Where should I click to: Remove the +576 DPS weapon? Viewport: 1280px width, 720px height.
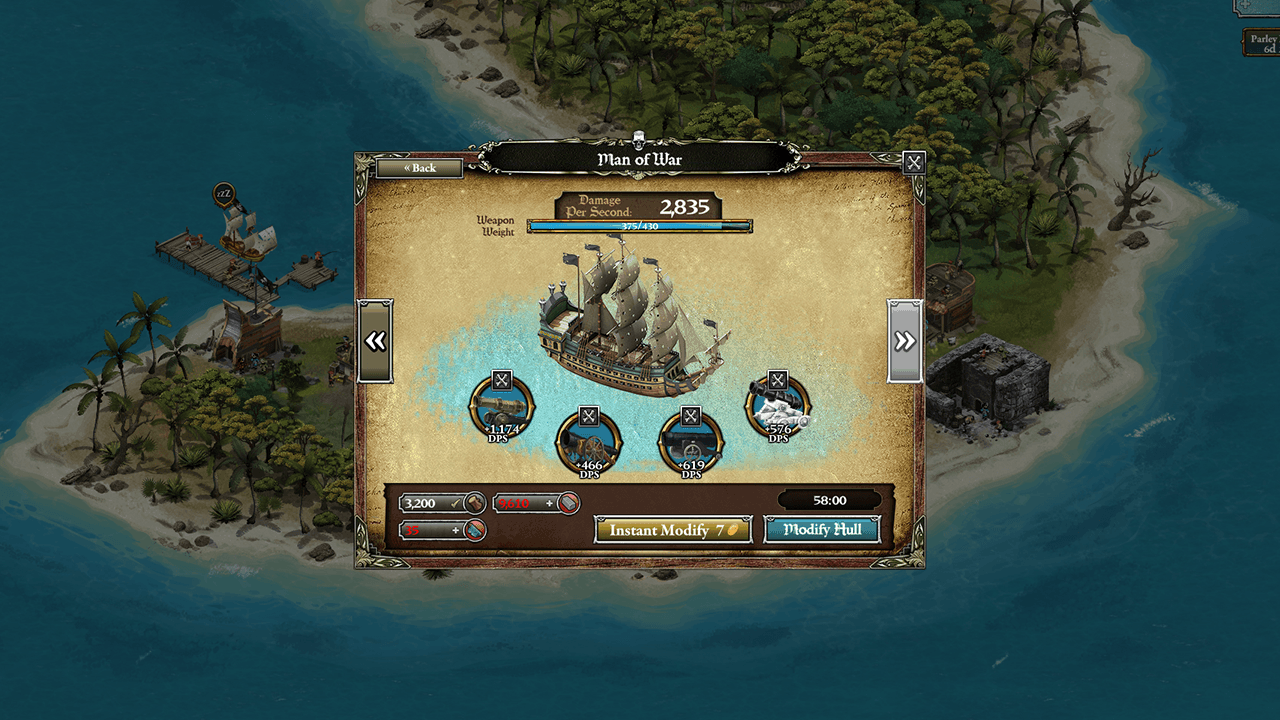pos(777,380)
